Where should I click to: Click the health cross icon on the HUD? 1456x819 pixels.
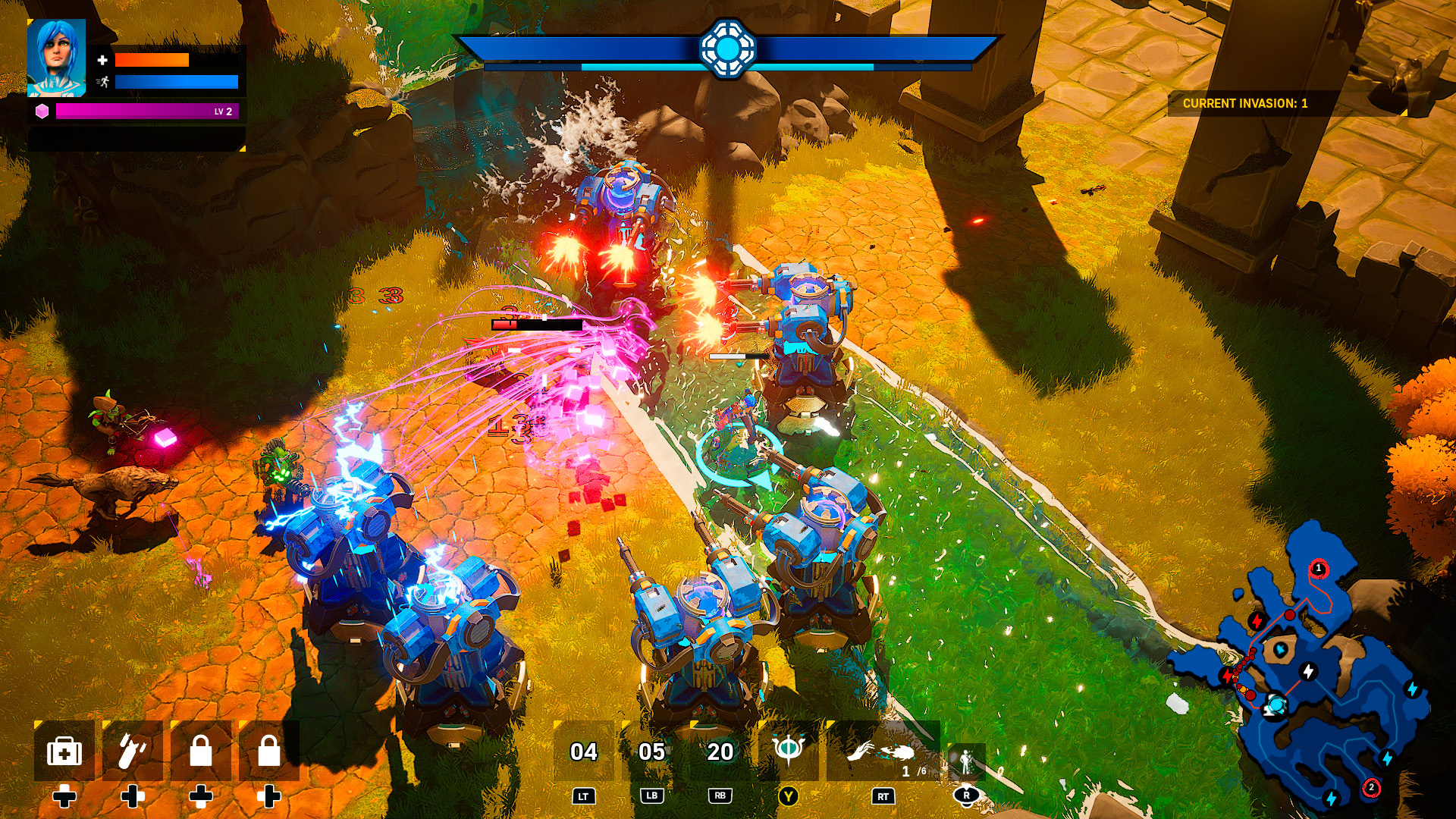102,60
